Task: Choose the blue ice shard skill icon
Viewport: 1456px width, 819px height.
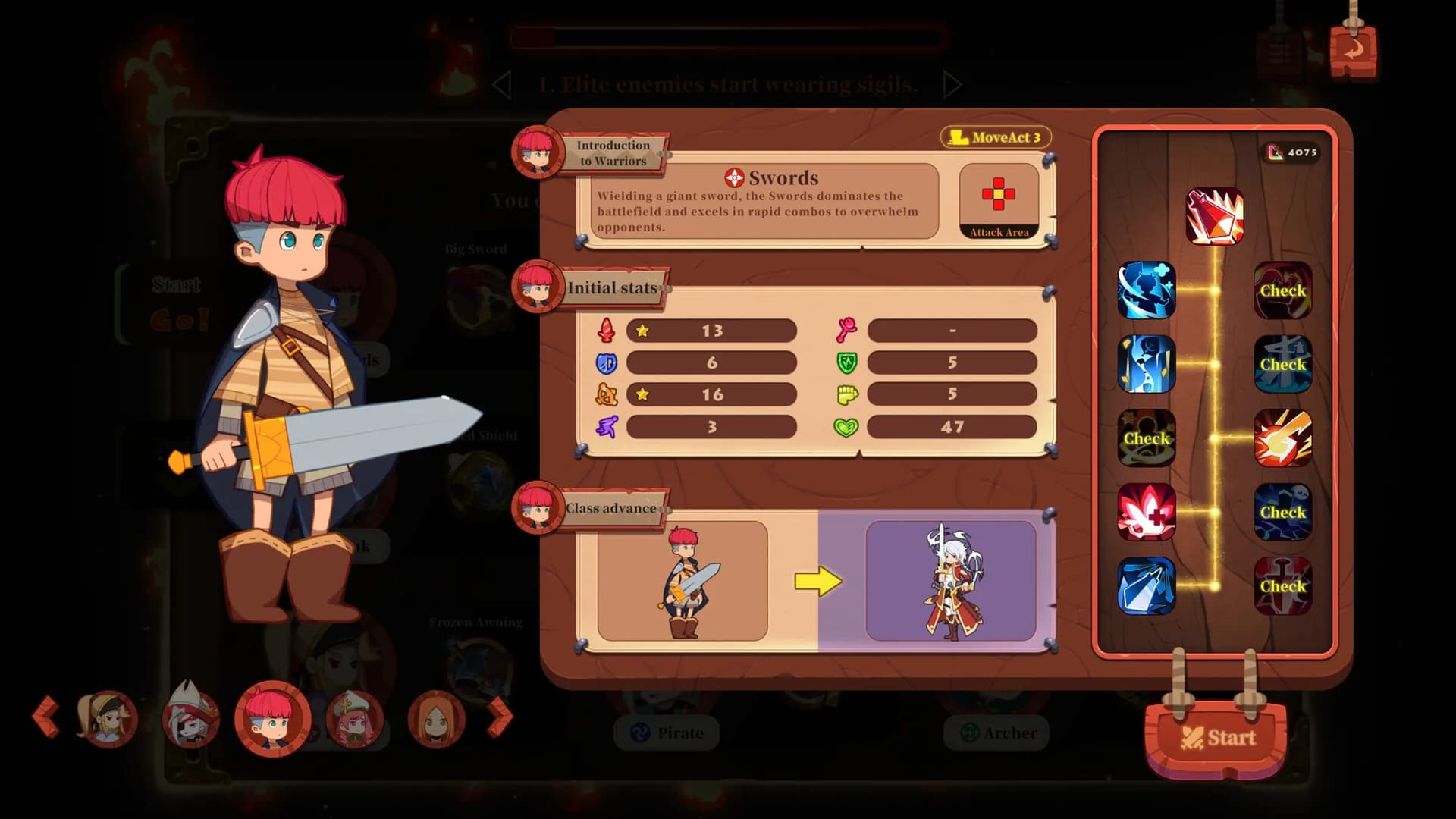Action: (x=1147, y=586)
